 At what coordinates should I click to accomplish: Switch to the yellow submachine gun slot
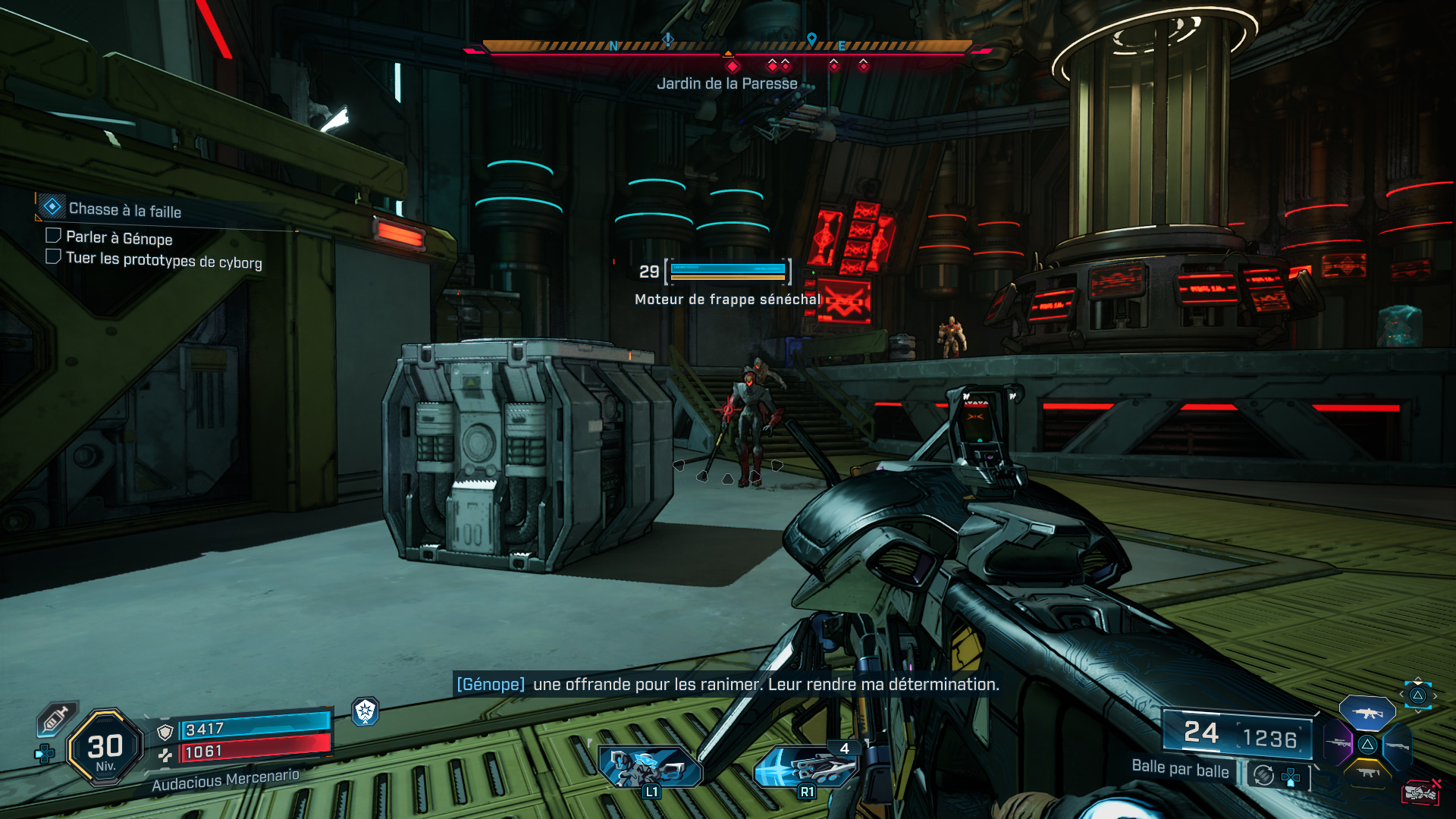click(1367, 773)
